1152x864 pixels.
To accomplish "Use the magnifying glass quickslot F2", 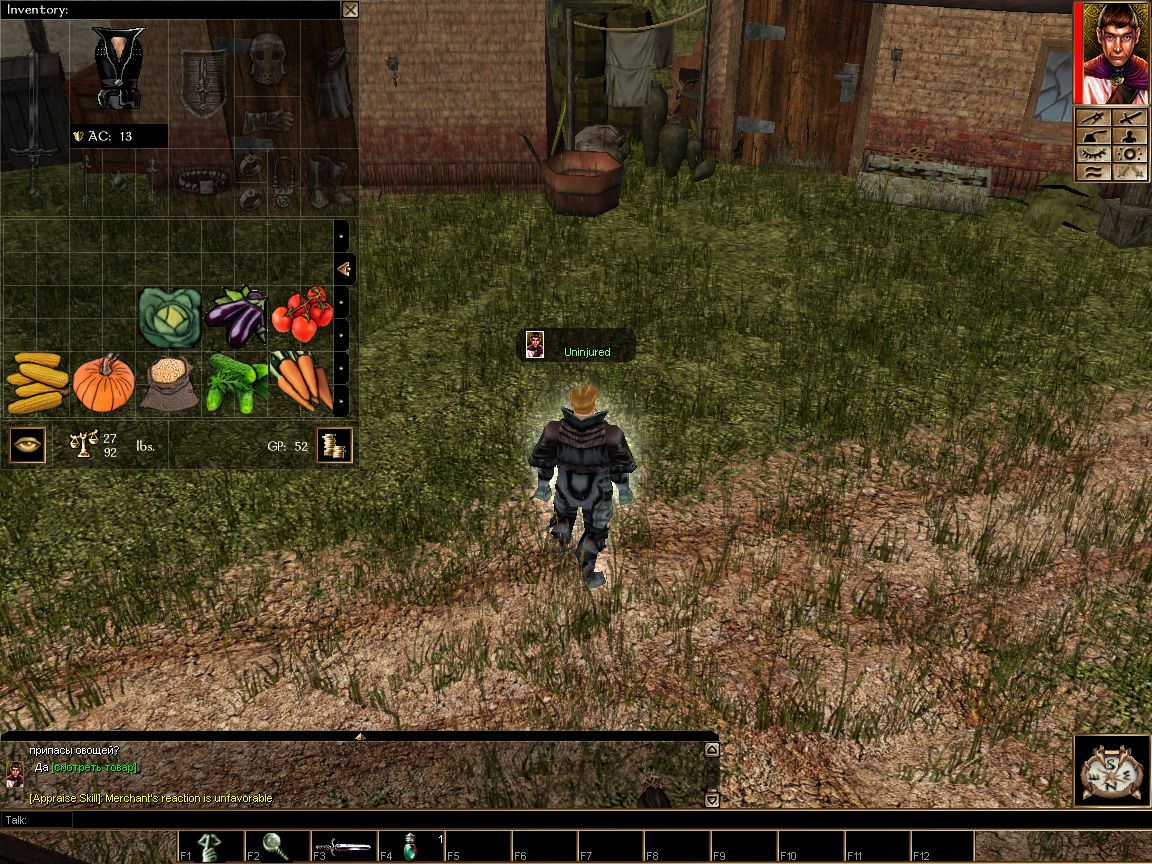I will pyautogui.click(x=276, y=846).
